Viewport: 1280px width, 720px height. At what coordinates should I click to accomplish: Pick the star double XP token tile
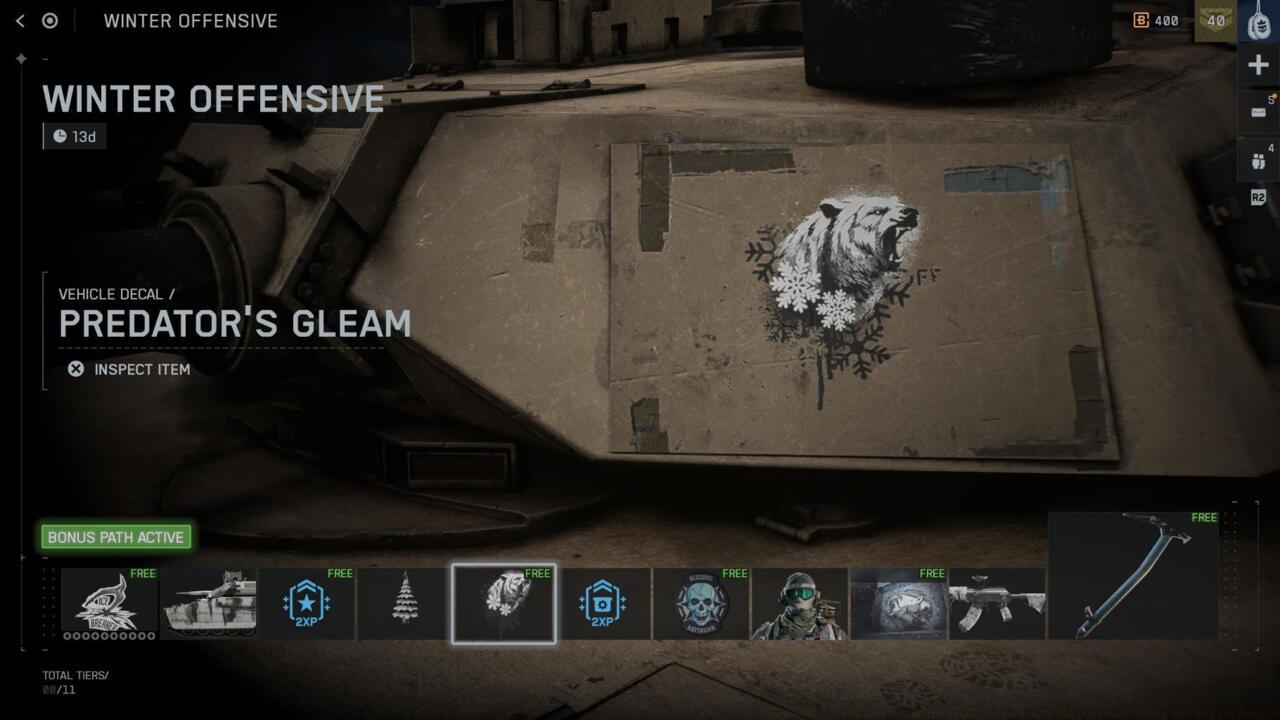click(306, 603)
